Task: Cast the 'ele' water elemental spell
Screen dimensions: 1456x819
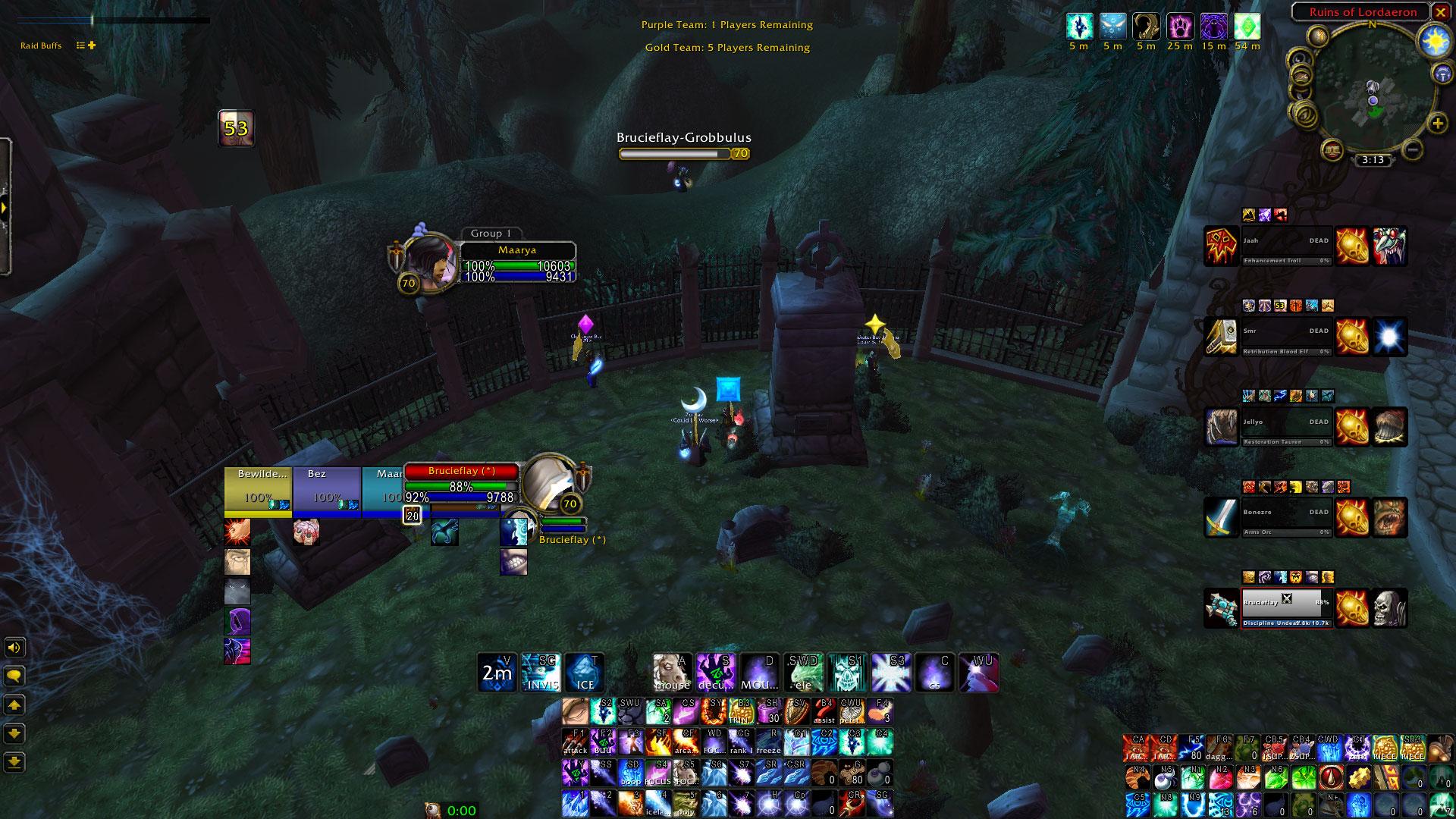Action: [802, 673]
